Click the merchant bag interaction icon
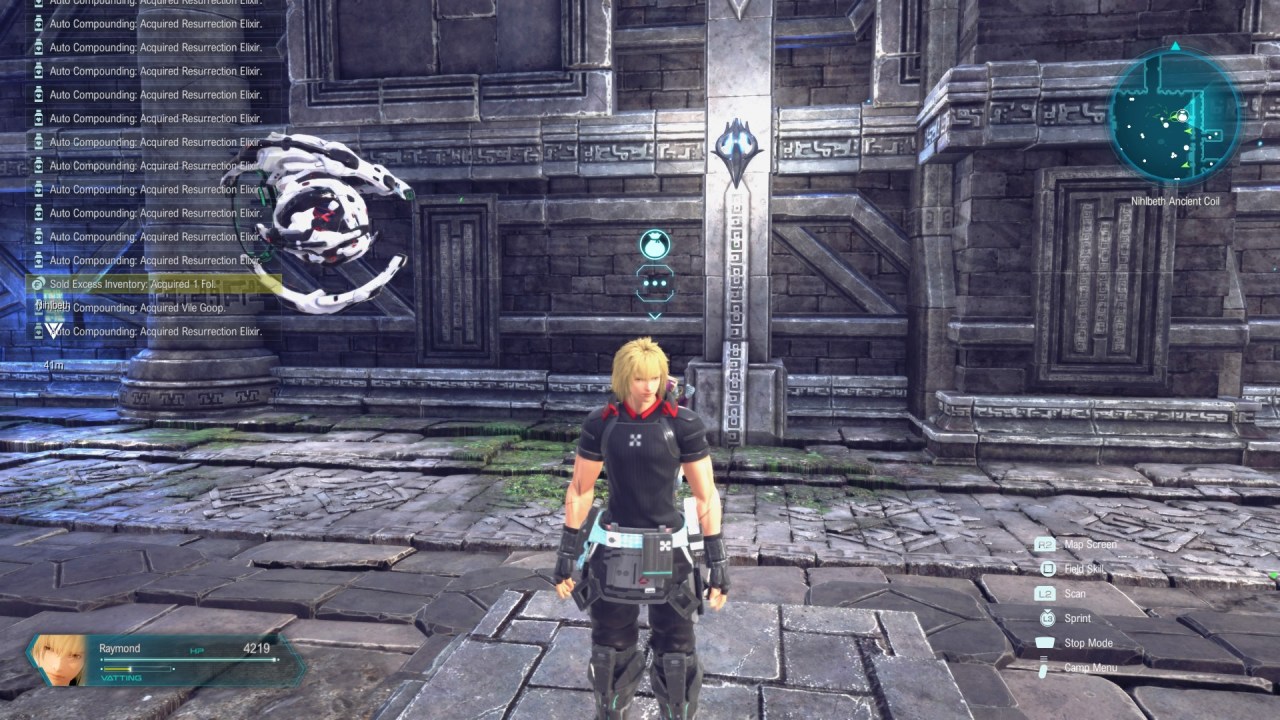This screenshot has width=1280, height=720. click(x=655, y=245)
